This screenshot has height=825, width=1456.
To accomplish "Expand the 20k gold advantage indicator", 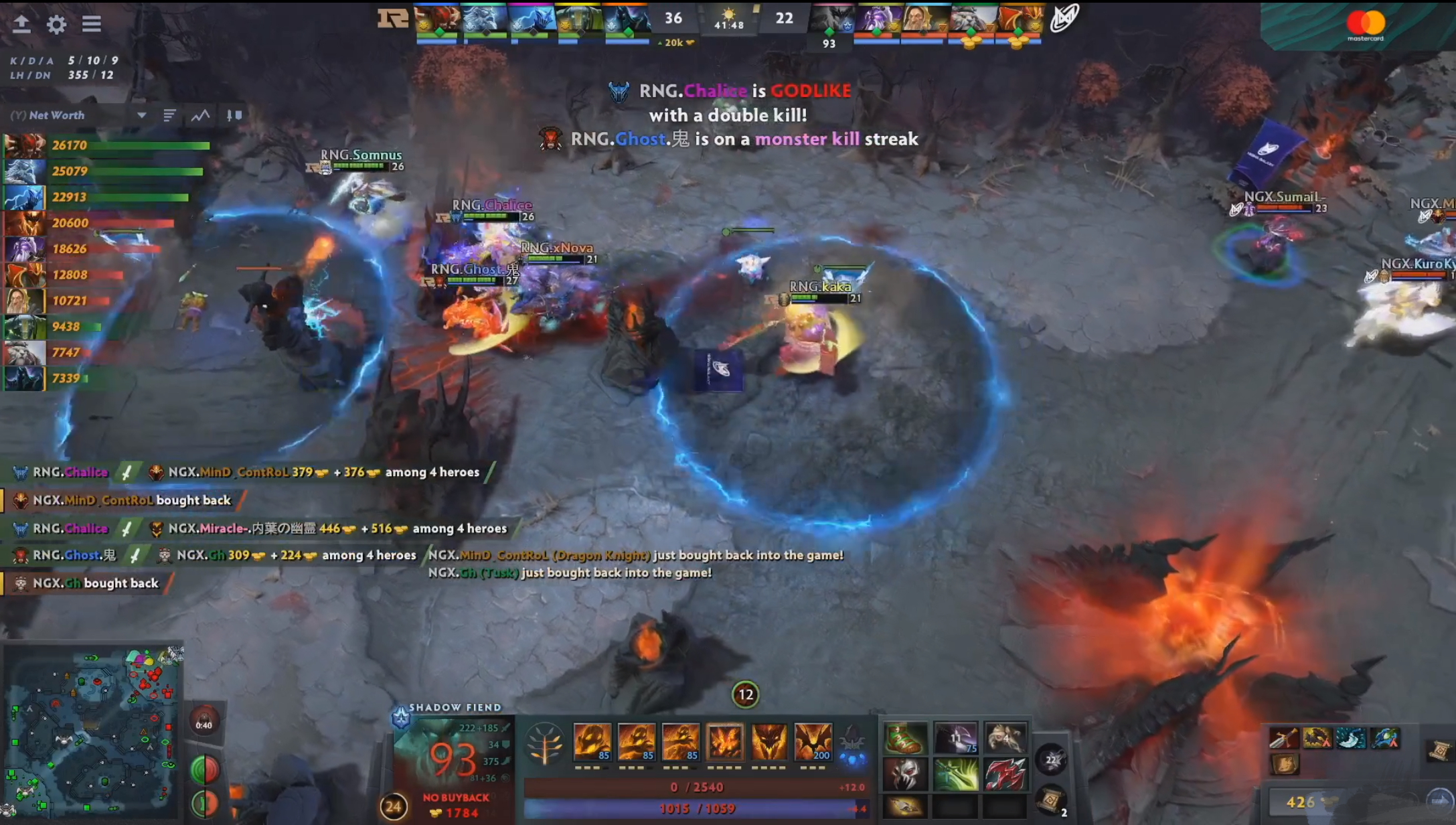I will 676,42.
